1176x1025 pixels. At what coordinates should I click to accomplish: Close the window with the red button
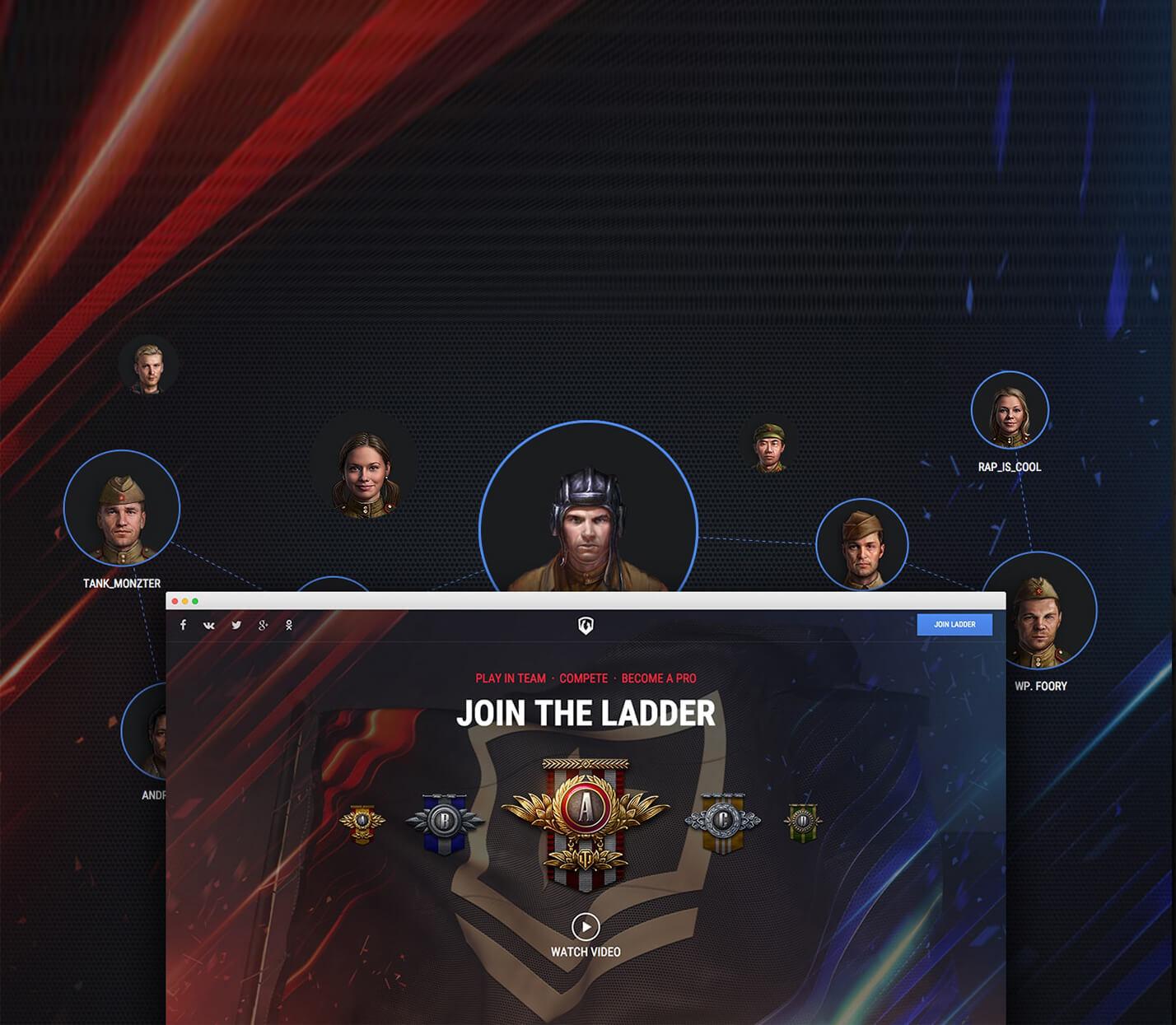[x=175, y=601]
